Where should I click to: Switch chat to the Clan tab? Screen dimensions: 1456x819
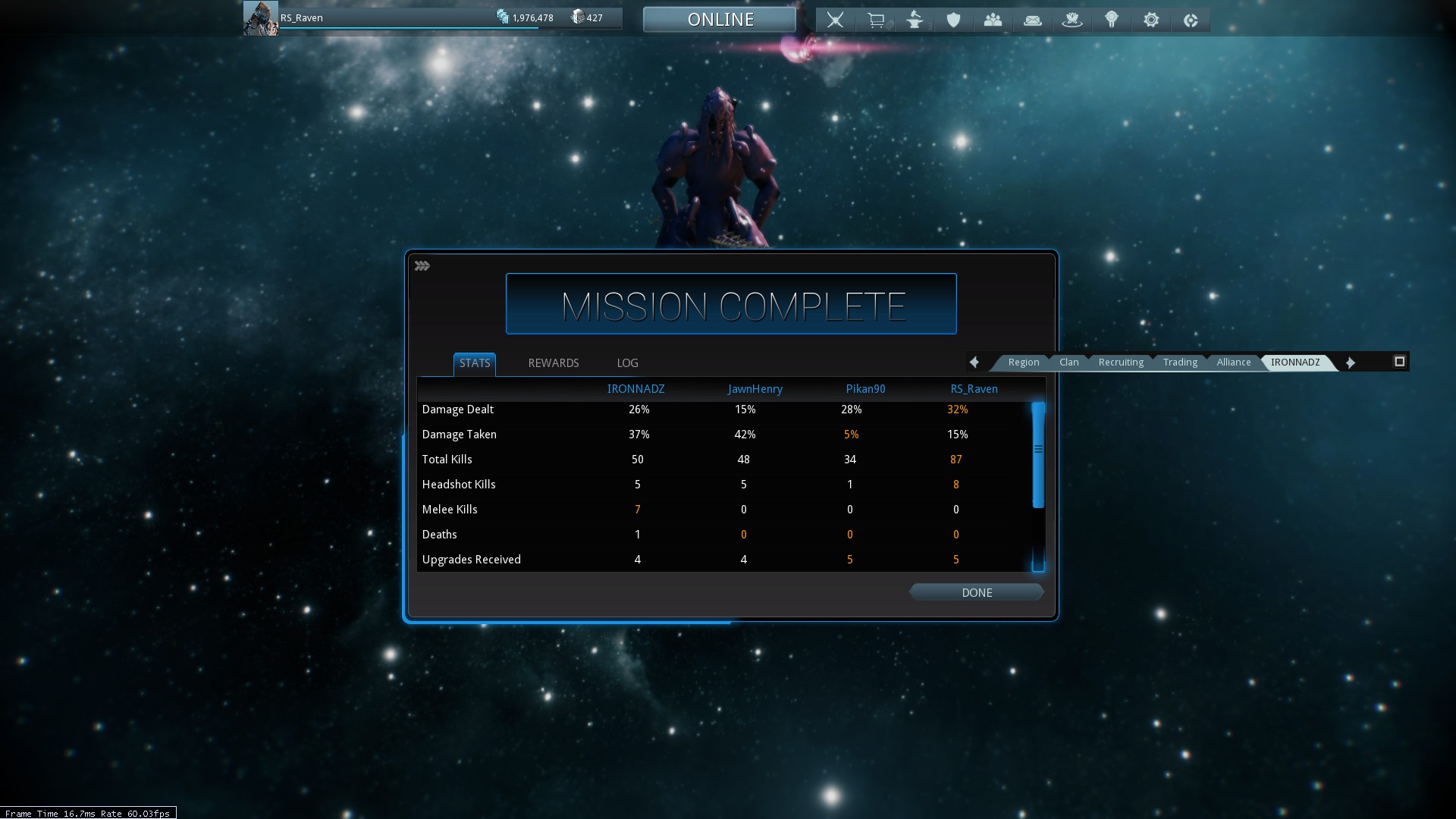(1068, 362)
